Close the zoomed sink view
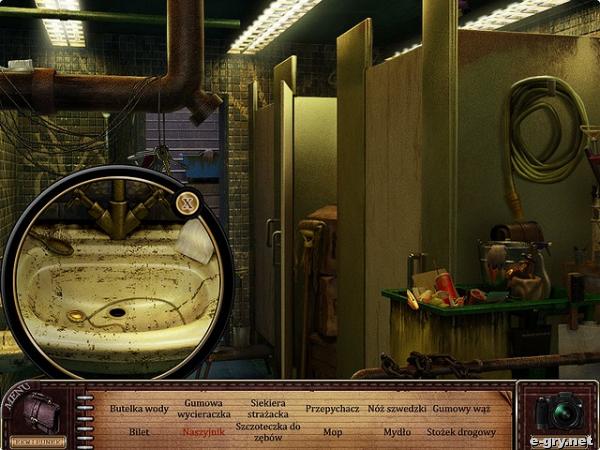 186,204
